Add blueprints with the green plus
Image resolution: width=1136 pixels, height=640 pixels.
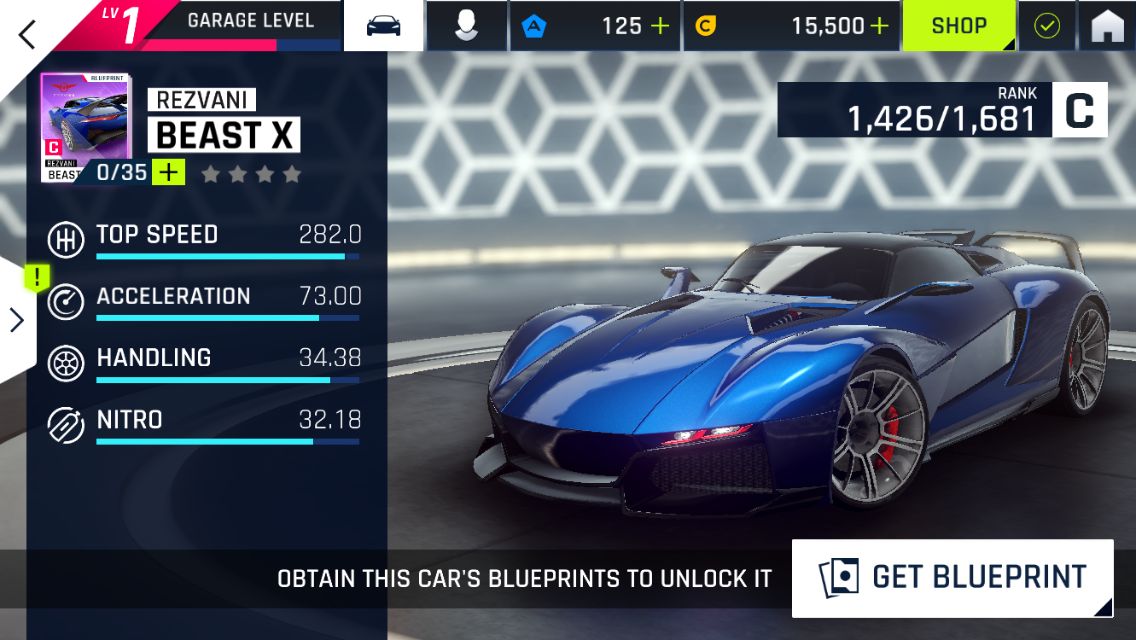168,172
